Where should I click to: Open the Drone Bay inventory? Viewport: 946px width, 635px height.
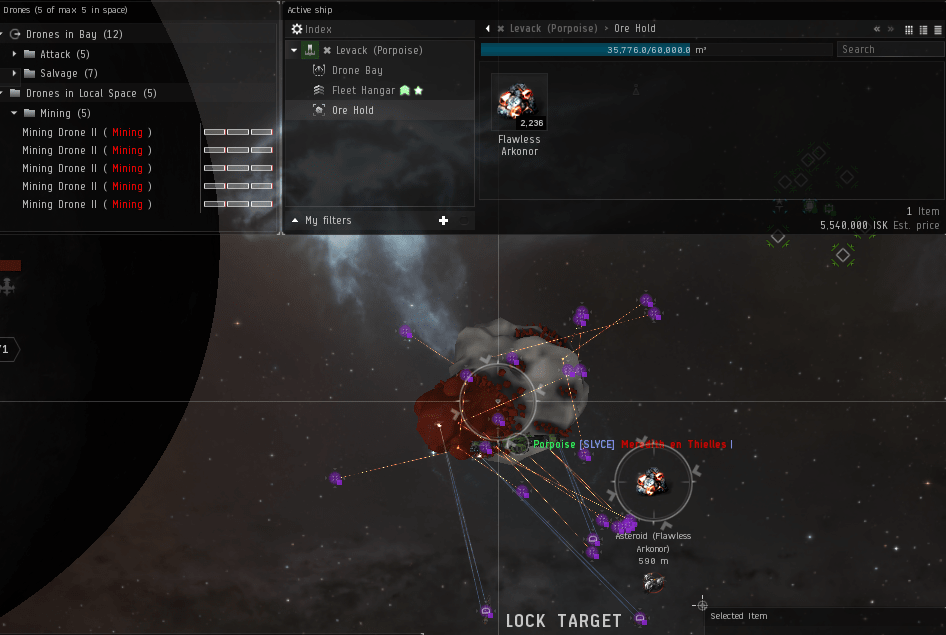(x=356, y=71)
